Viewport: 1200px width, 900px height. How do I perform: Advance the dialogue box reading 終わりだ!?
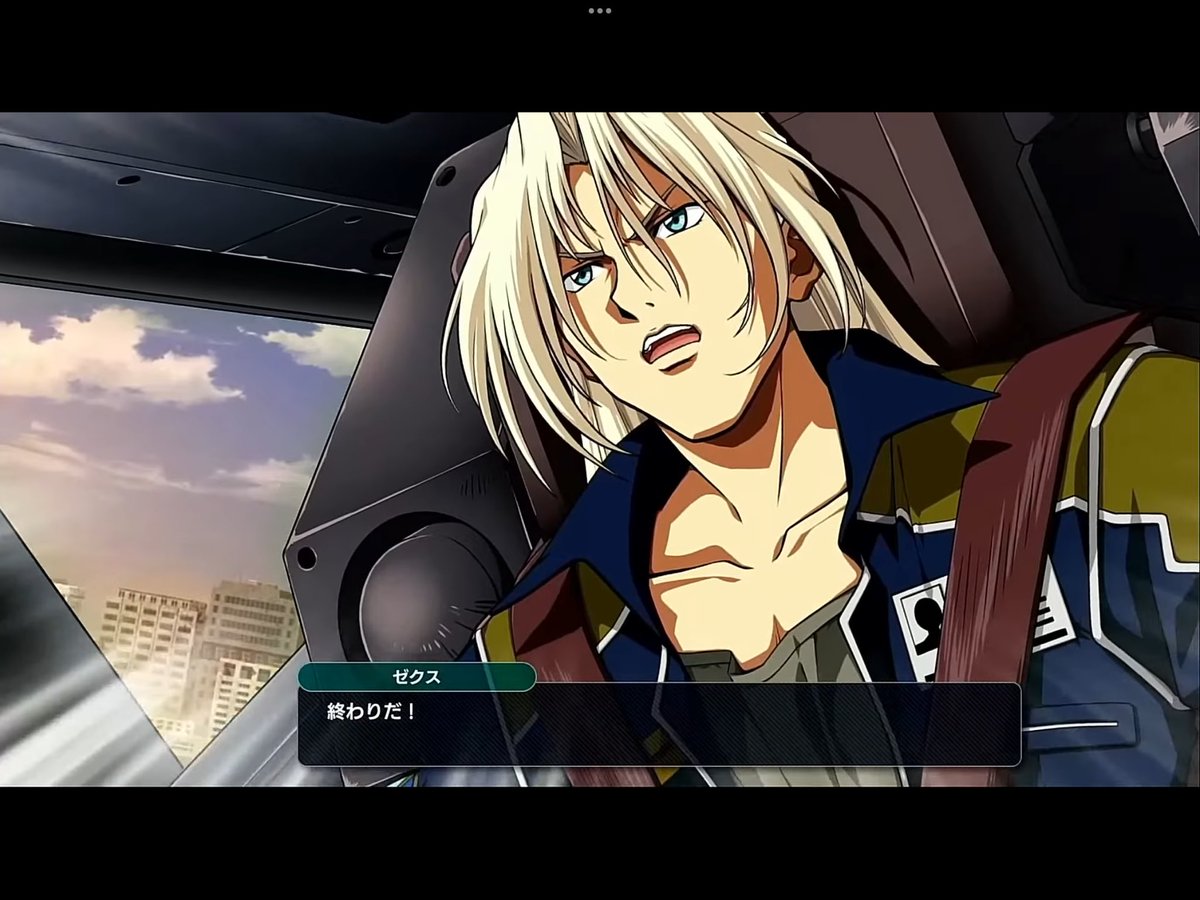point(659,725)
